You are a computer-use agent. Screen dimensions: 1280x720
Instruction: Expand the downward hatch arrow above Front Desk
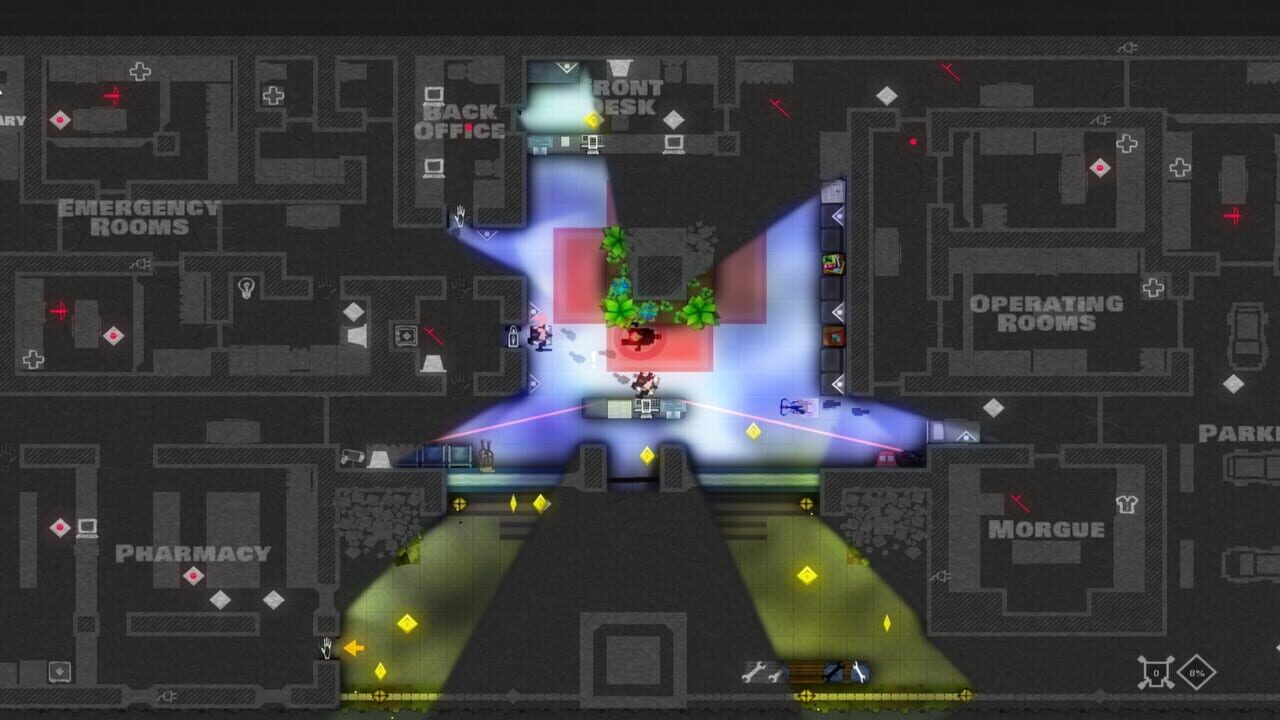[566, 66]
